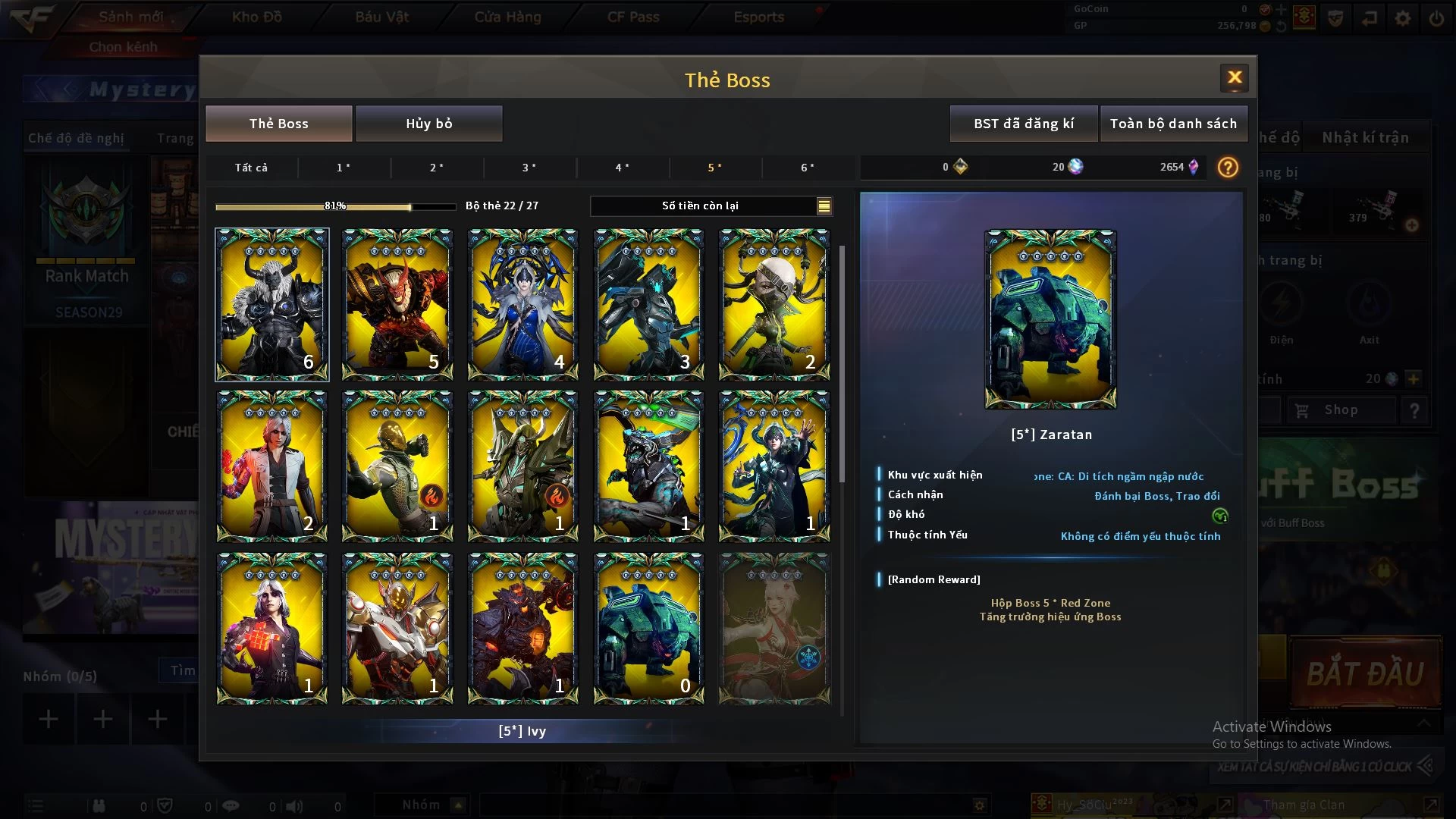
Task: Select the Zaratan card with count 0
Action: [x=648, y=628]
